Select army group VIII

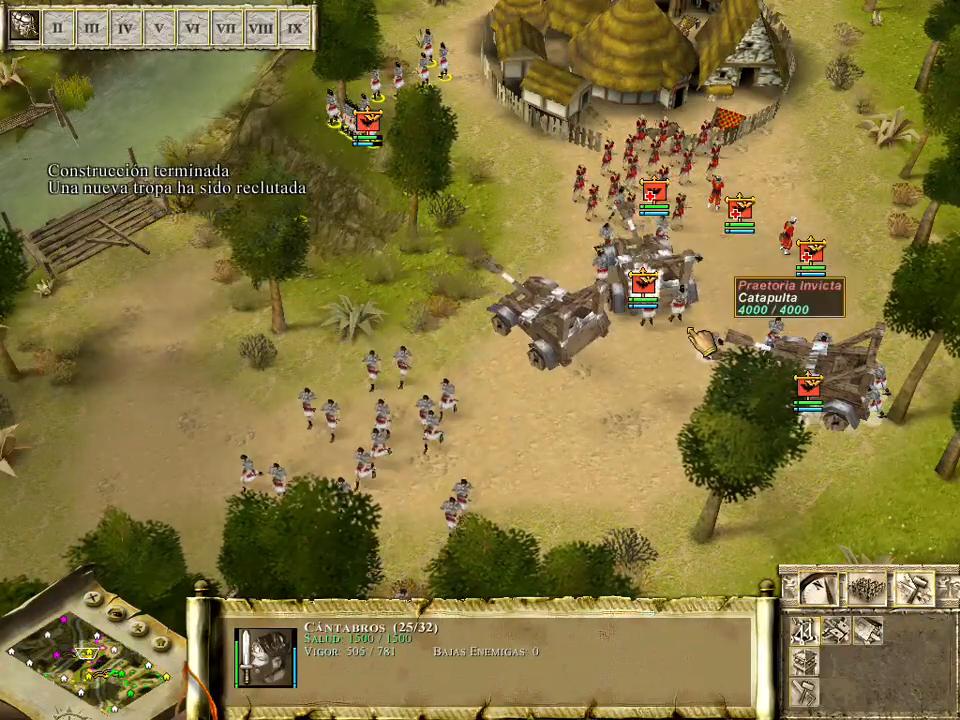point(261,27)
